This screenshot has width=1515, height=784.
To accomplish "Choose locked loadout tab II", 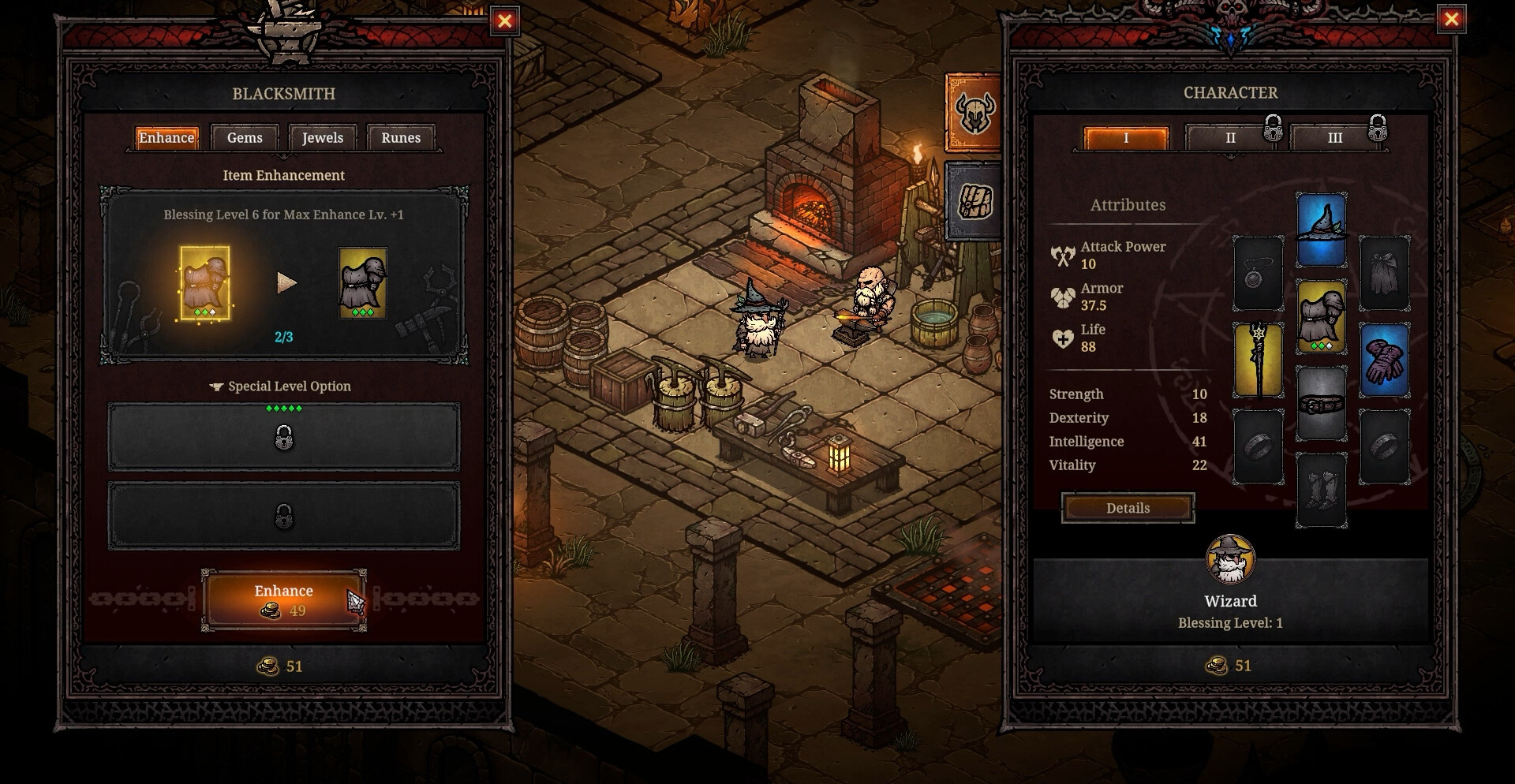I will coord(1230,138).
